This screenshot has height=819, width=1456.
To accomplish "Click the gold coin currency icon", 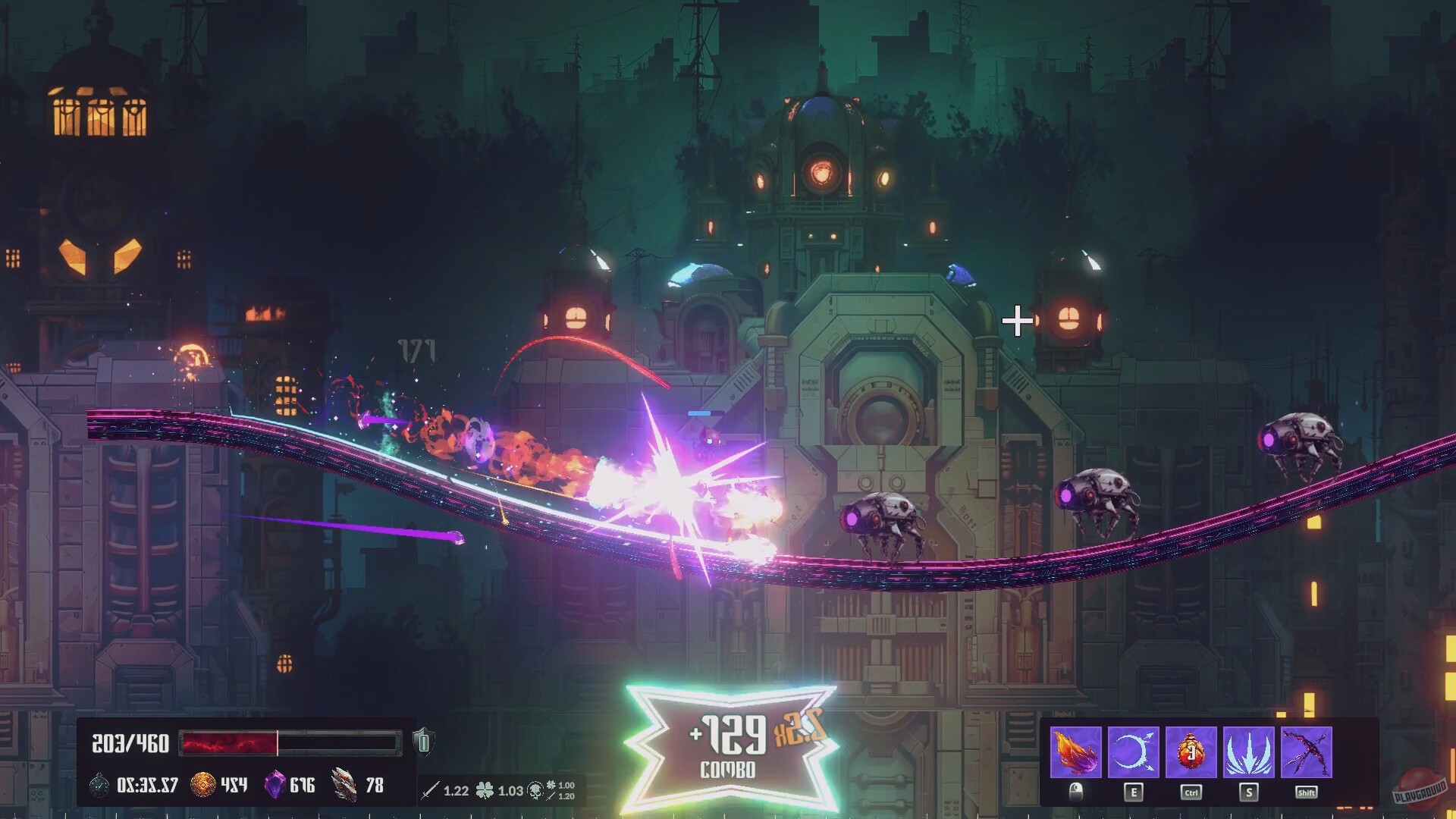I will point(202,785).
